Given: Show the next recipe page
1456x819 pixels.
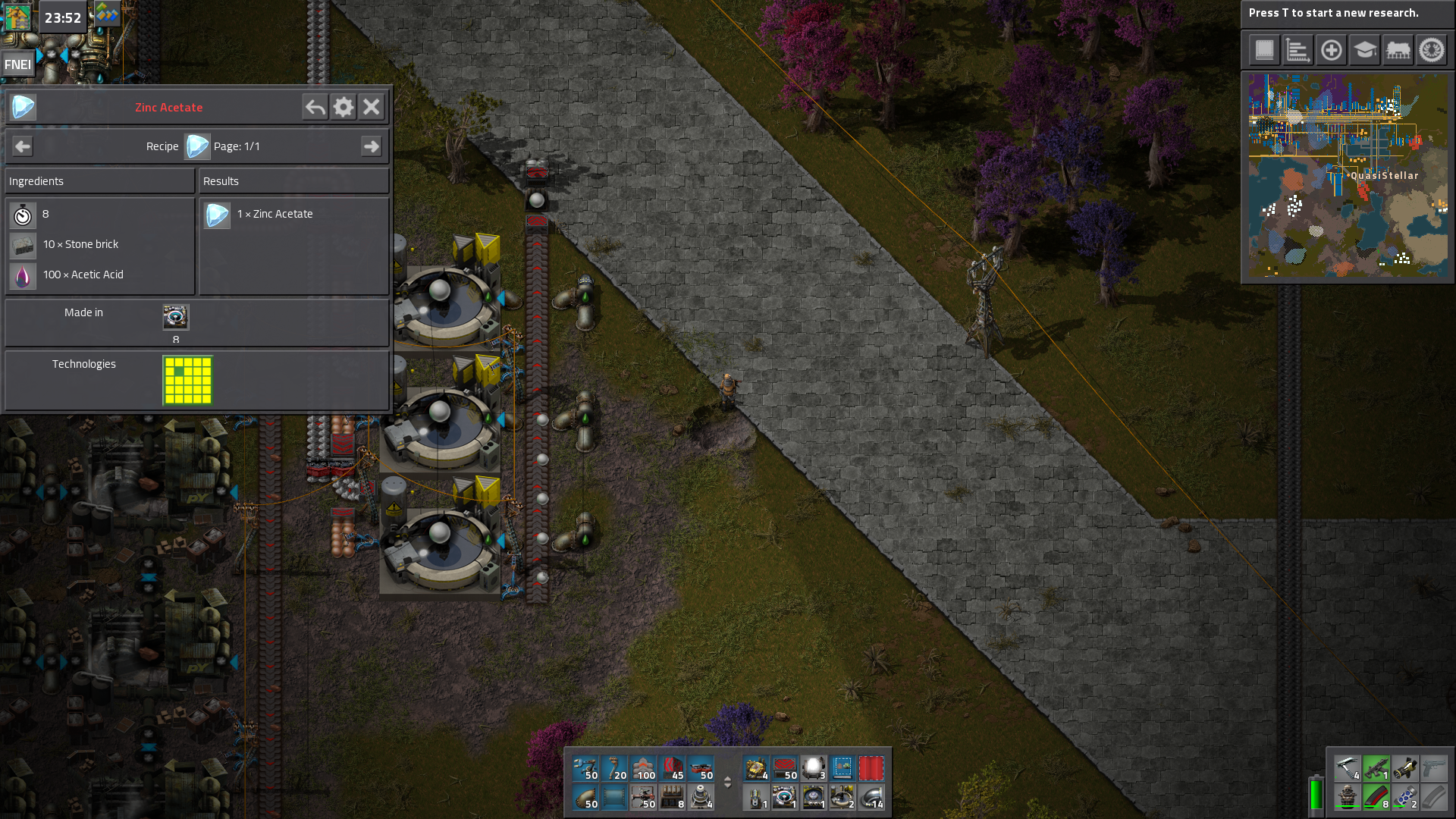Looking at the screenshot, I should click(371, 146).
